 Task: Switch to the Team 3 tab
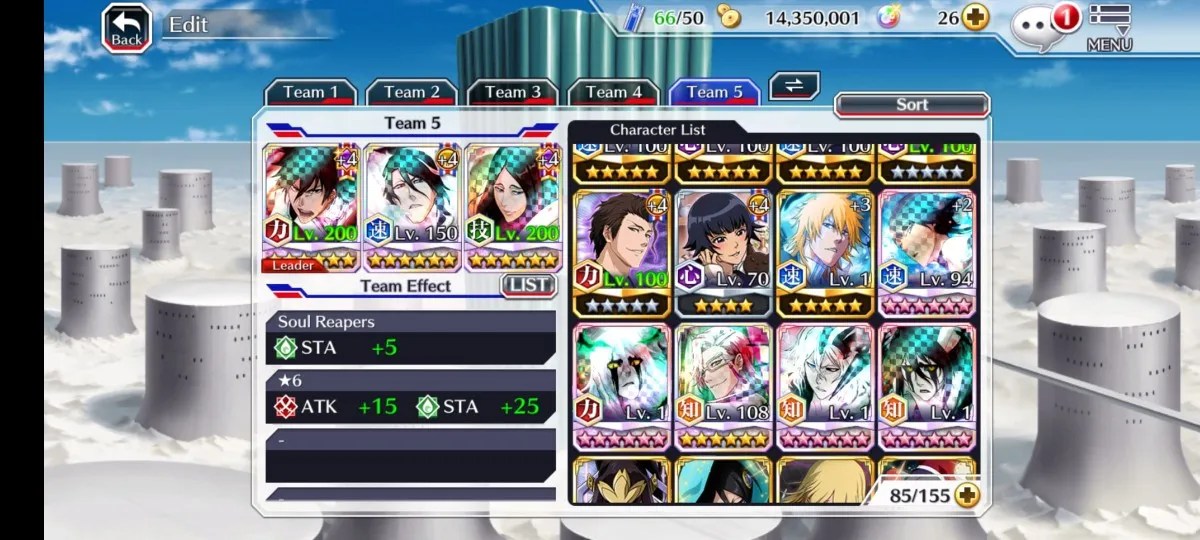(512, 92)
